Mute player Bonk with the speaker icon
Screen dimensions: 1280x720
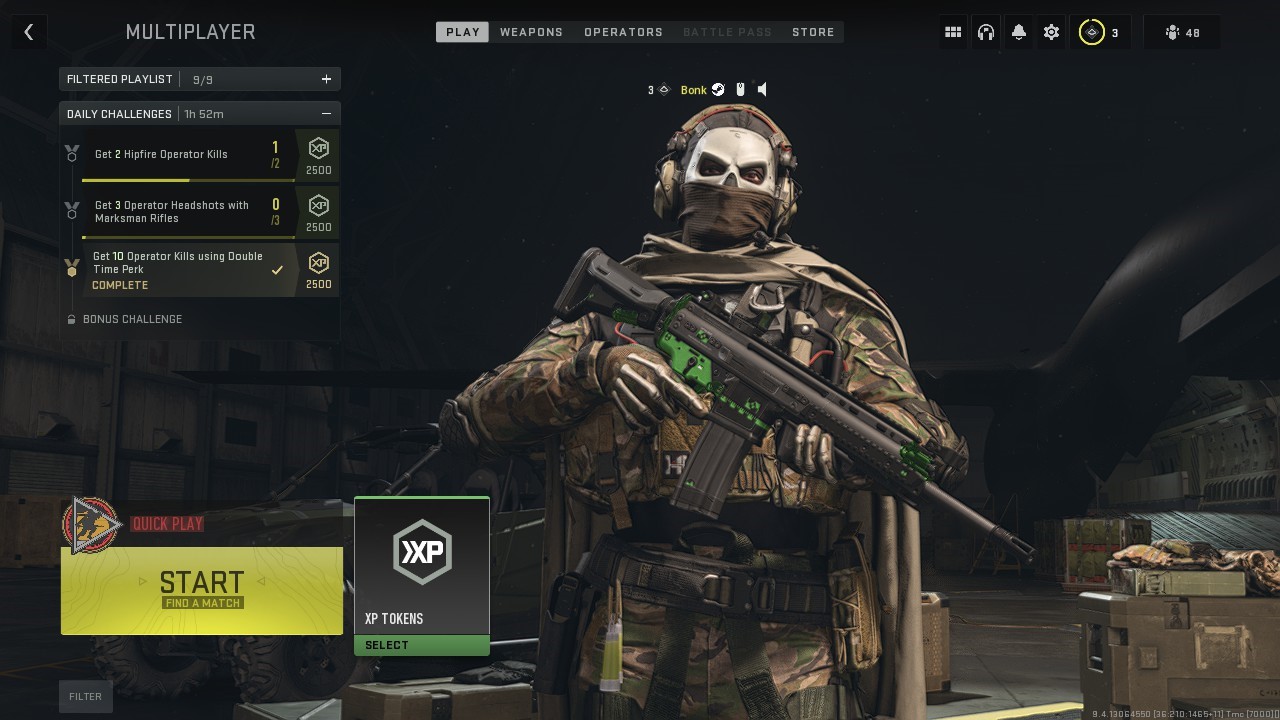tap(762, 89)
